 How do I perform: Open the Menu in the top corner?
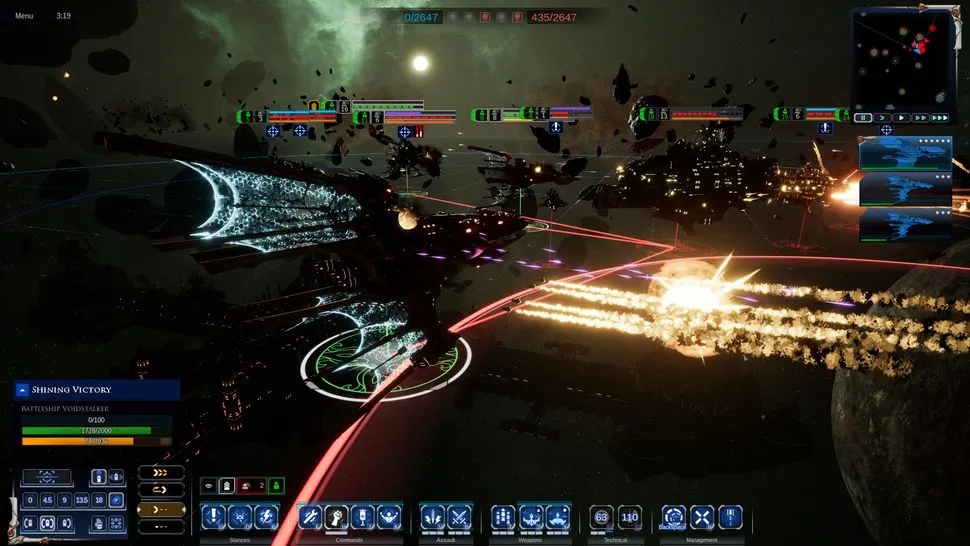click(24, 16)
